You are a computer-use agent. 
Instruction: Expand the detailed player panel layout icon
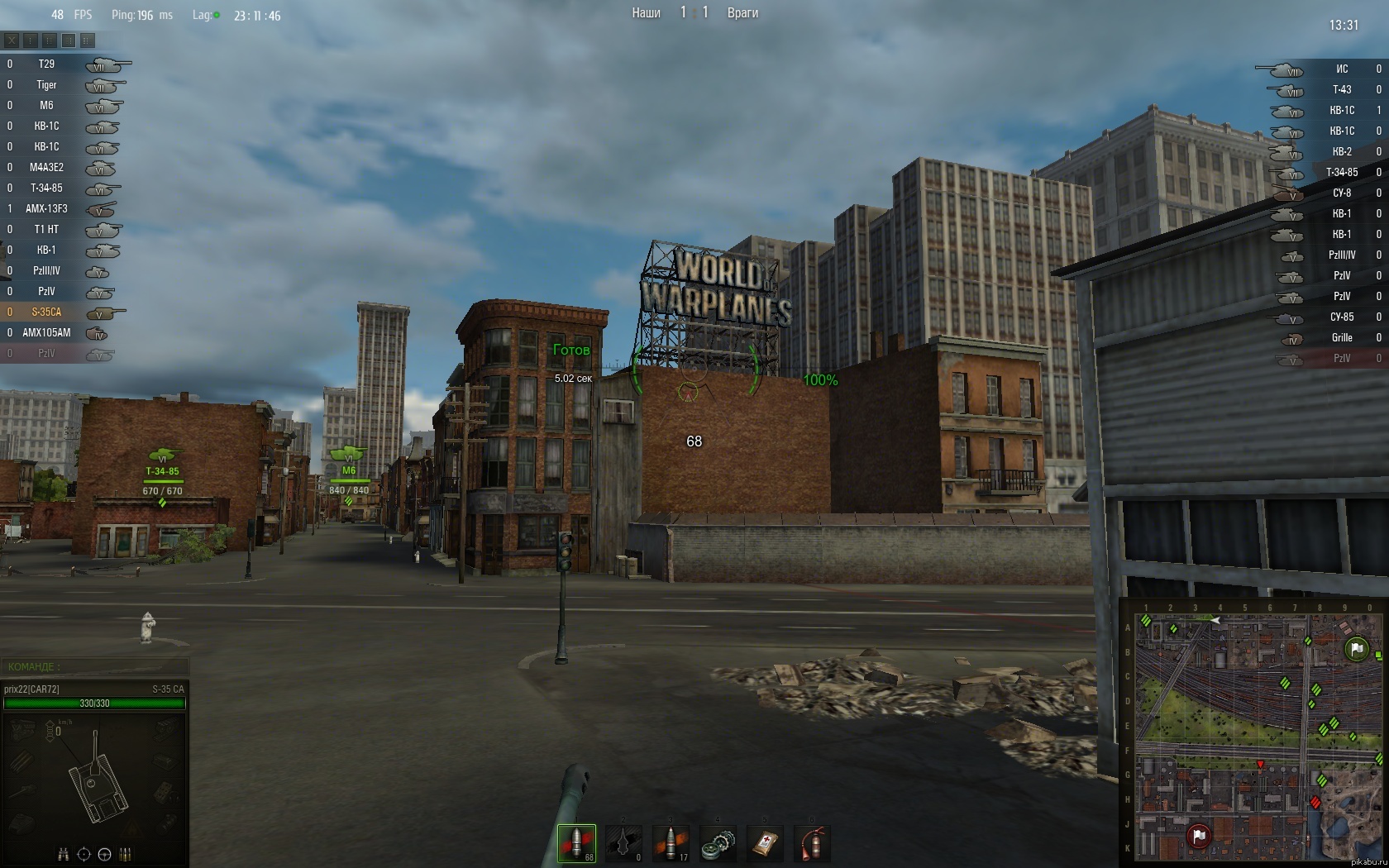click(x=68, y=40)
